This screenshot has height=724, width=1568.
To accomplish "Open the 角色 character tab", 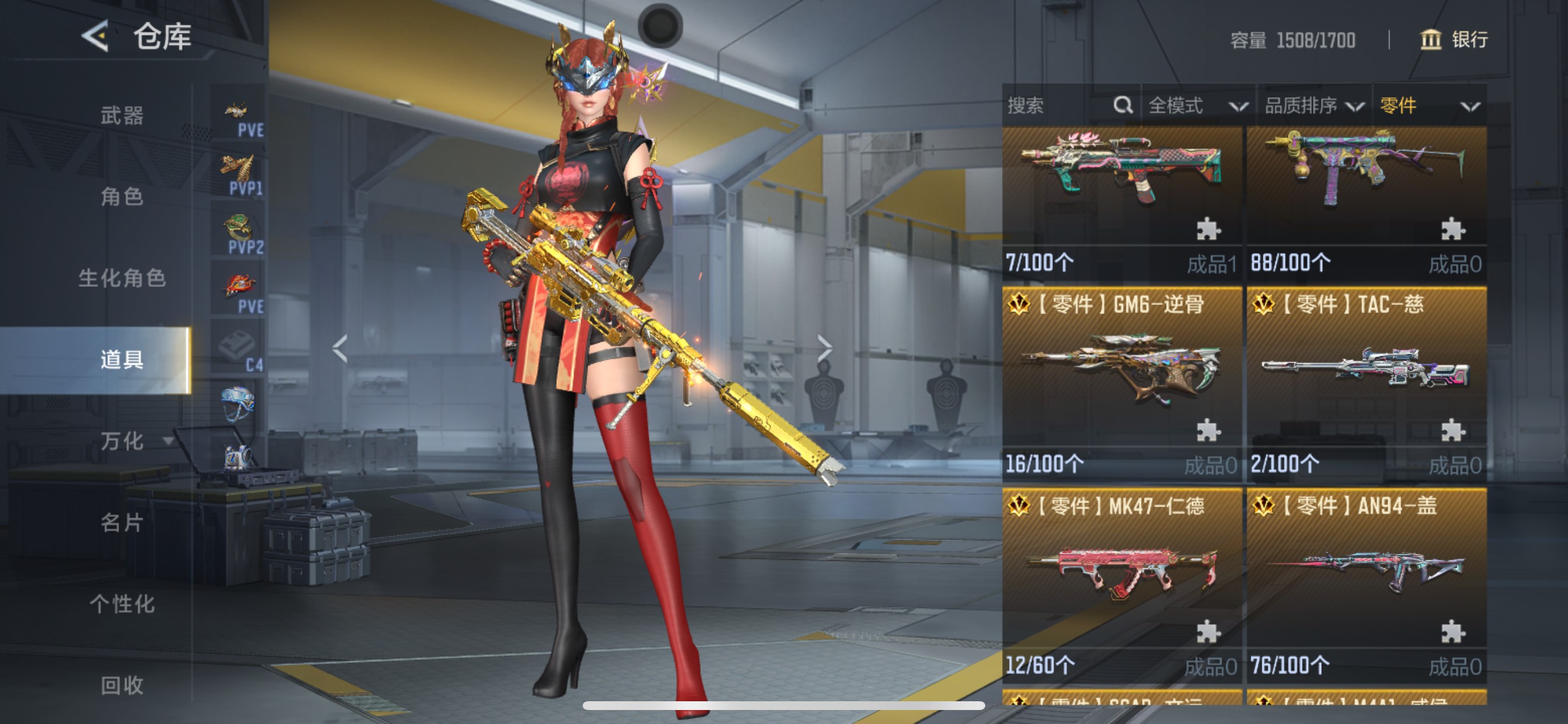I will pyautogui.click(x=122, y=196).
